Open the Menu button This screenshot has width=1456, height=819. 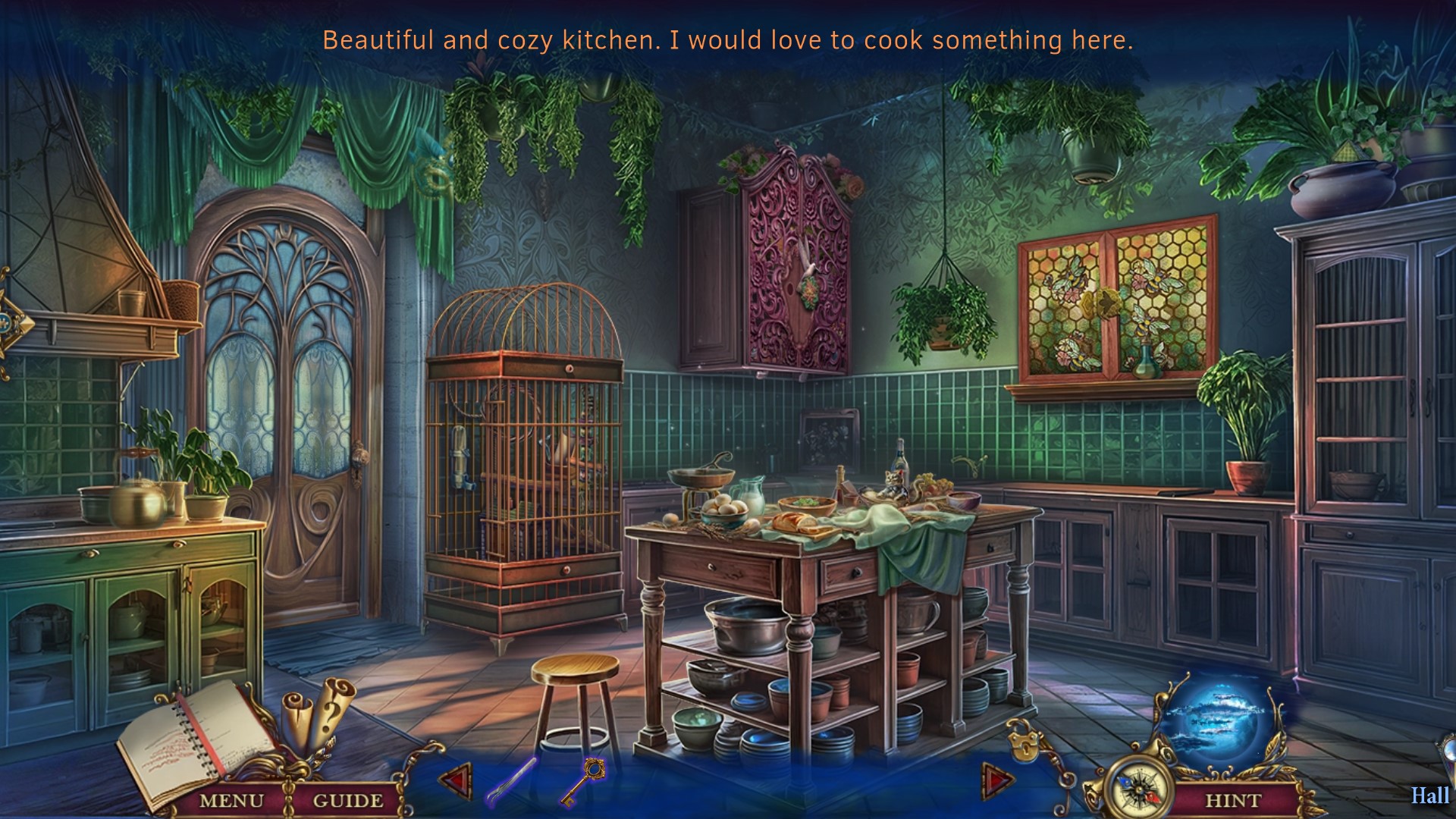231,800
